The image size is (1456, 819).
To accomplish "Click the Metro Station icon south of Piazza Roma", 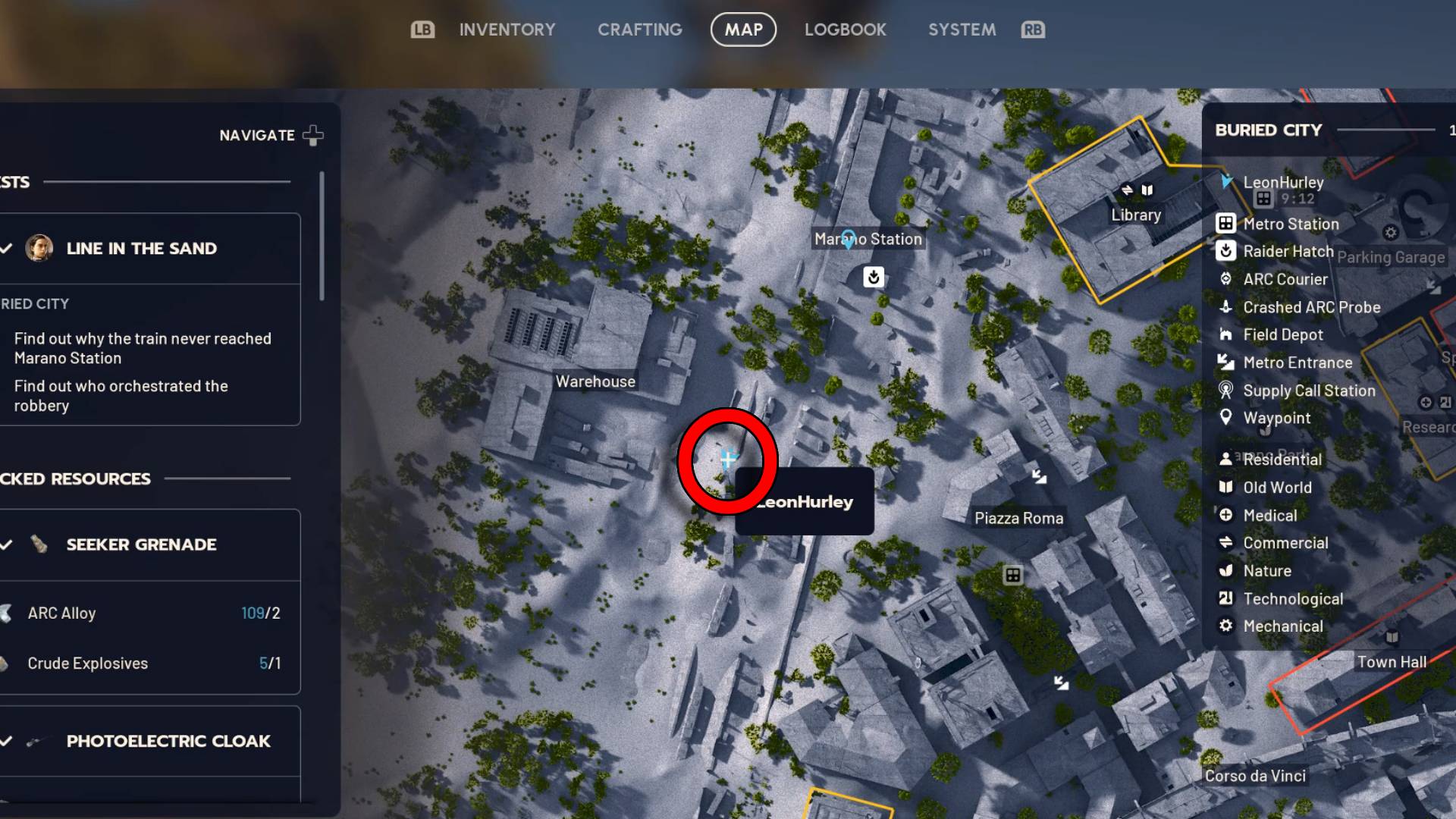I will (1015, 576).
